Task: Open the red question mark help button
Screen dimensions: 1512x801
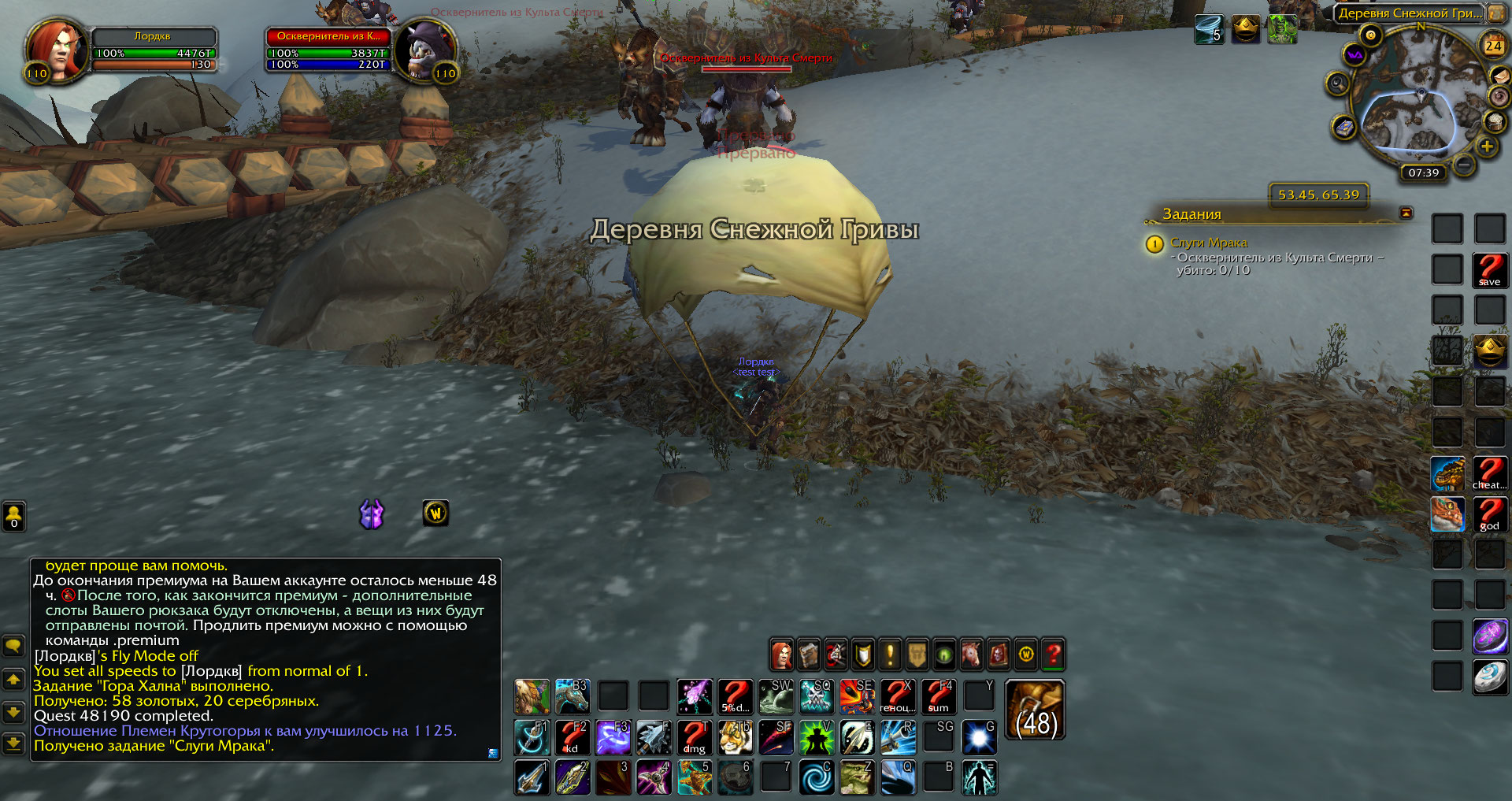Action: click(1053, 654)
